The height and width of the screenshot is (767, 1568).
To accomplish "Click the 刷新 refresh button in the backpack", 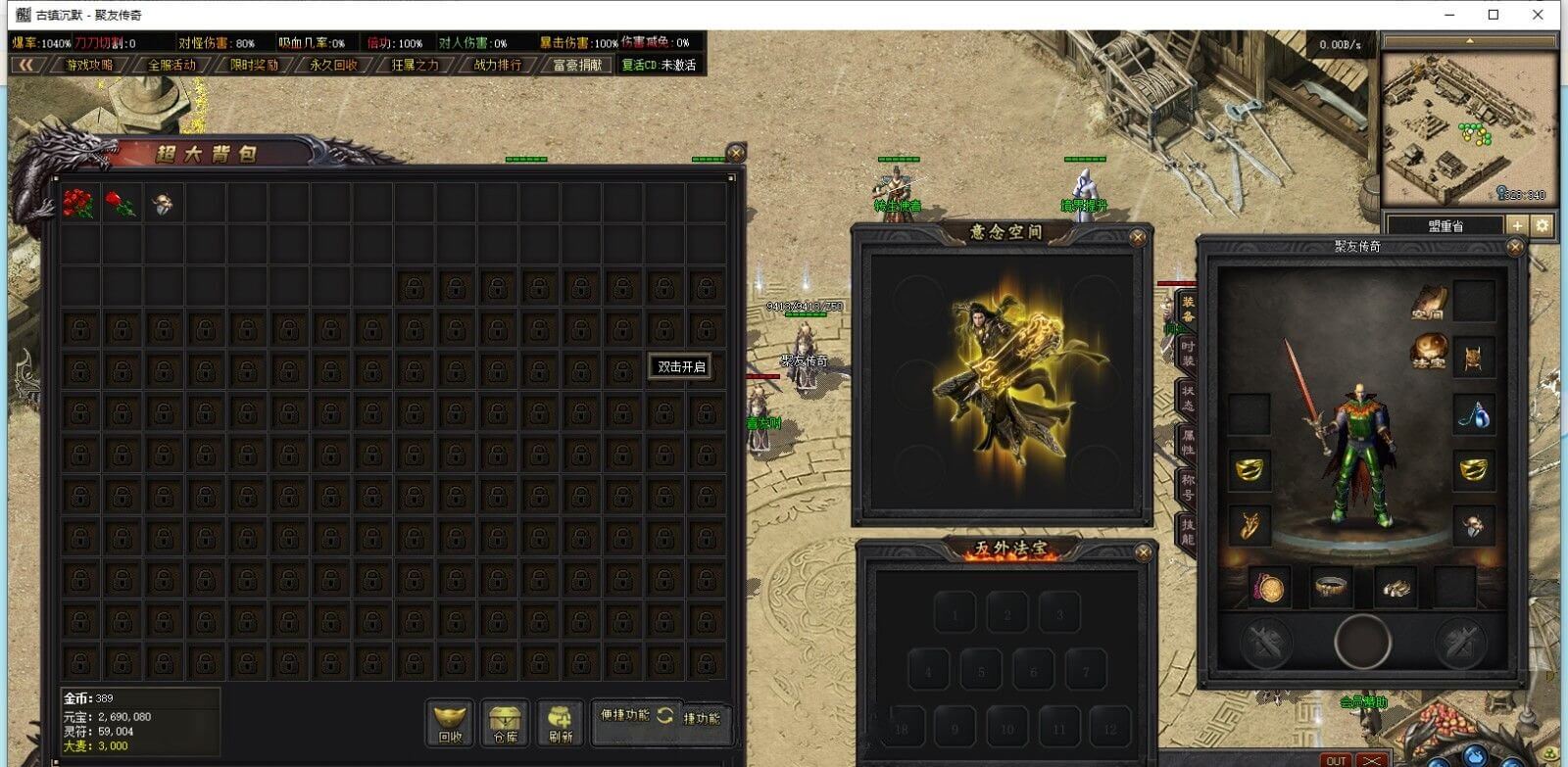I will pos(561,723).
